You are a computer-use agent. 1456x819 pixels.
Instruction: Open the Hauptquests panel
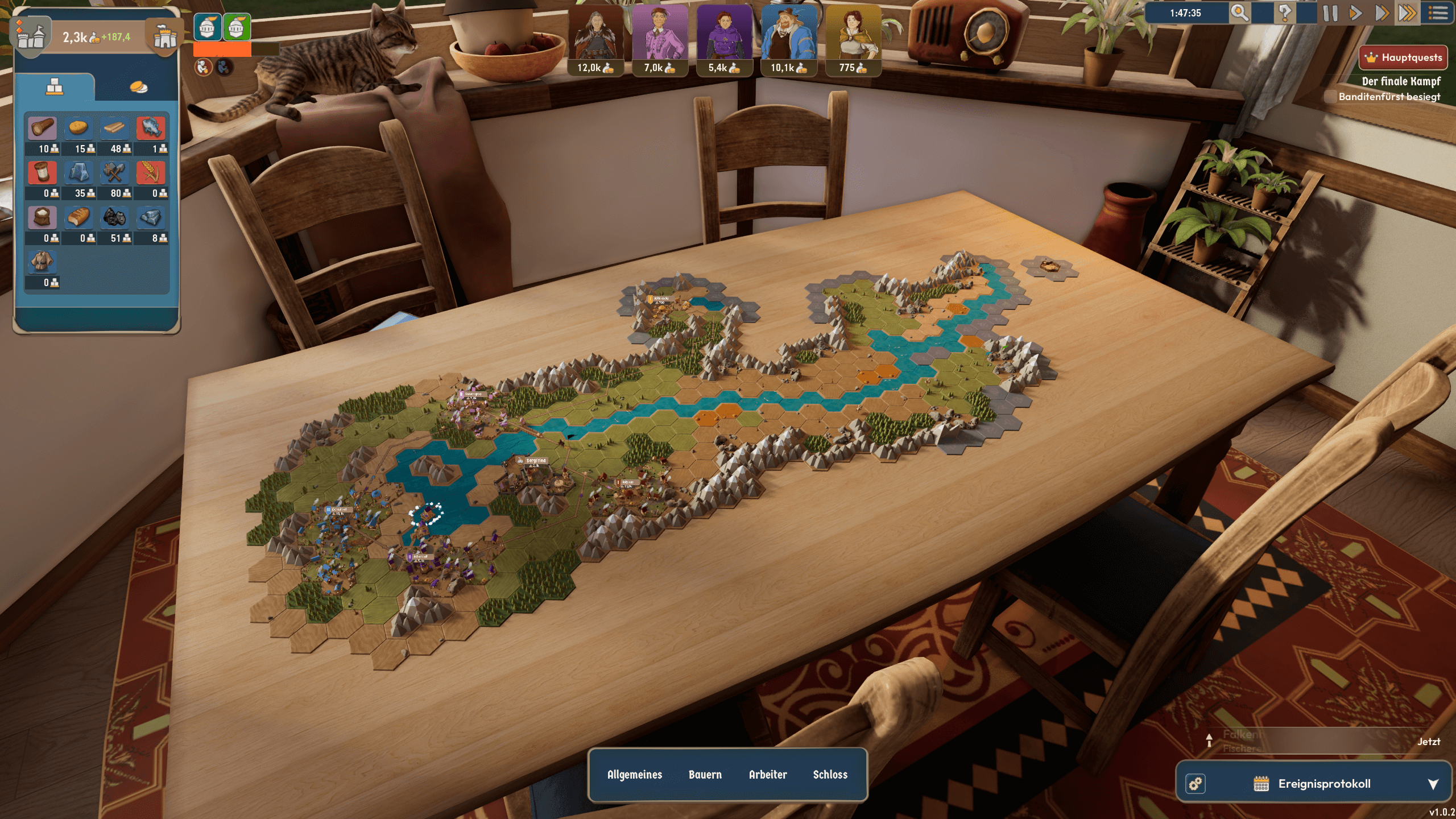click(1403, 57)
